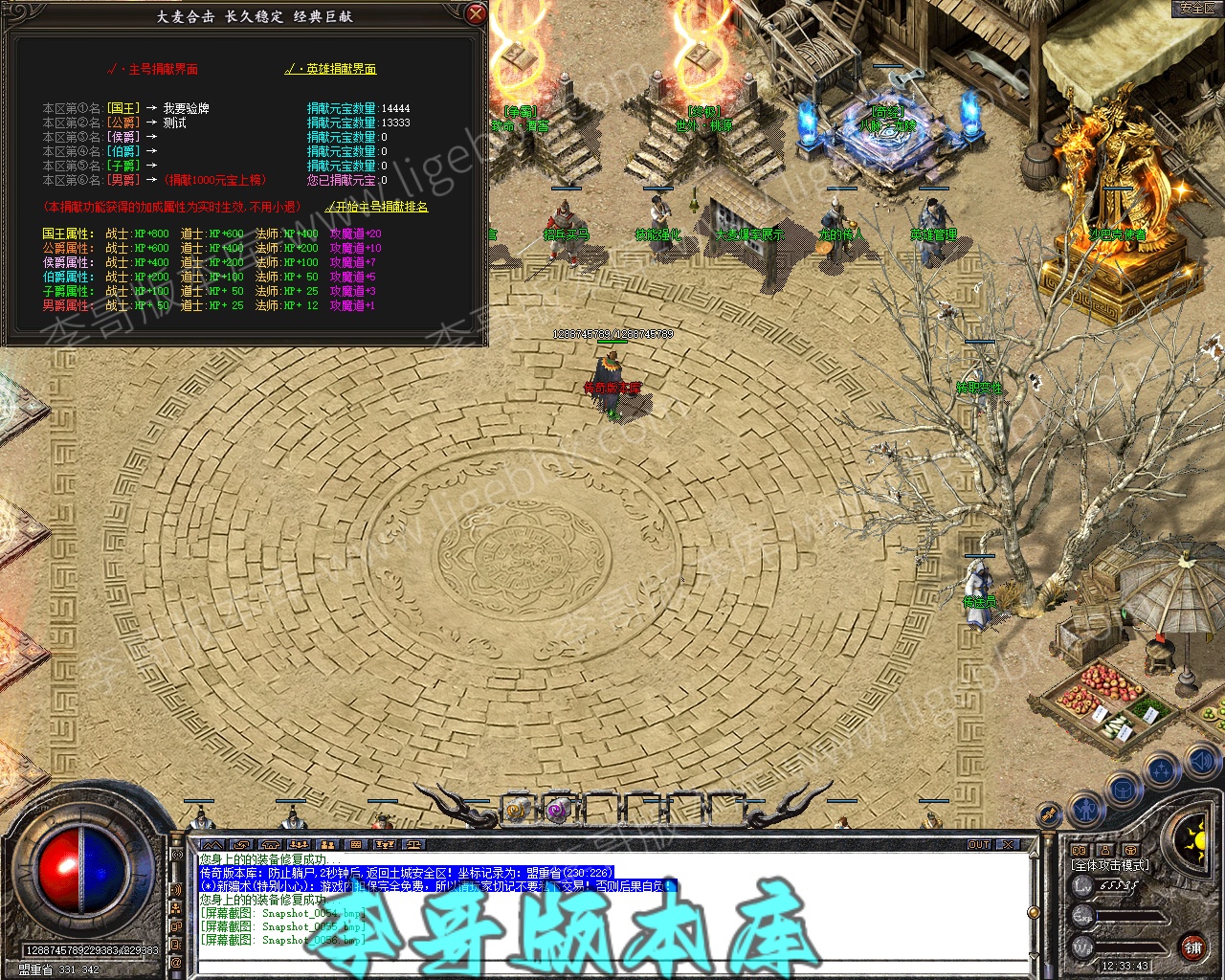Click the first chat channel mountain icon
Image resolution: width=1225 pixels, height=980 pixels.
tap(212, 845)
